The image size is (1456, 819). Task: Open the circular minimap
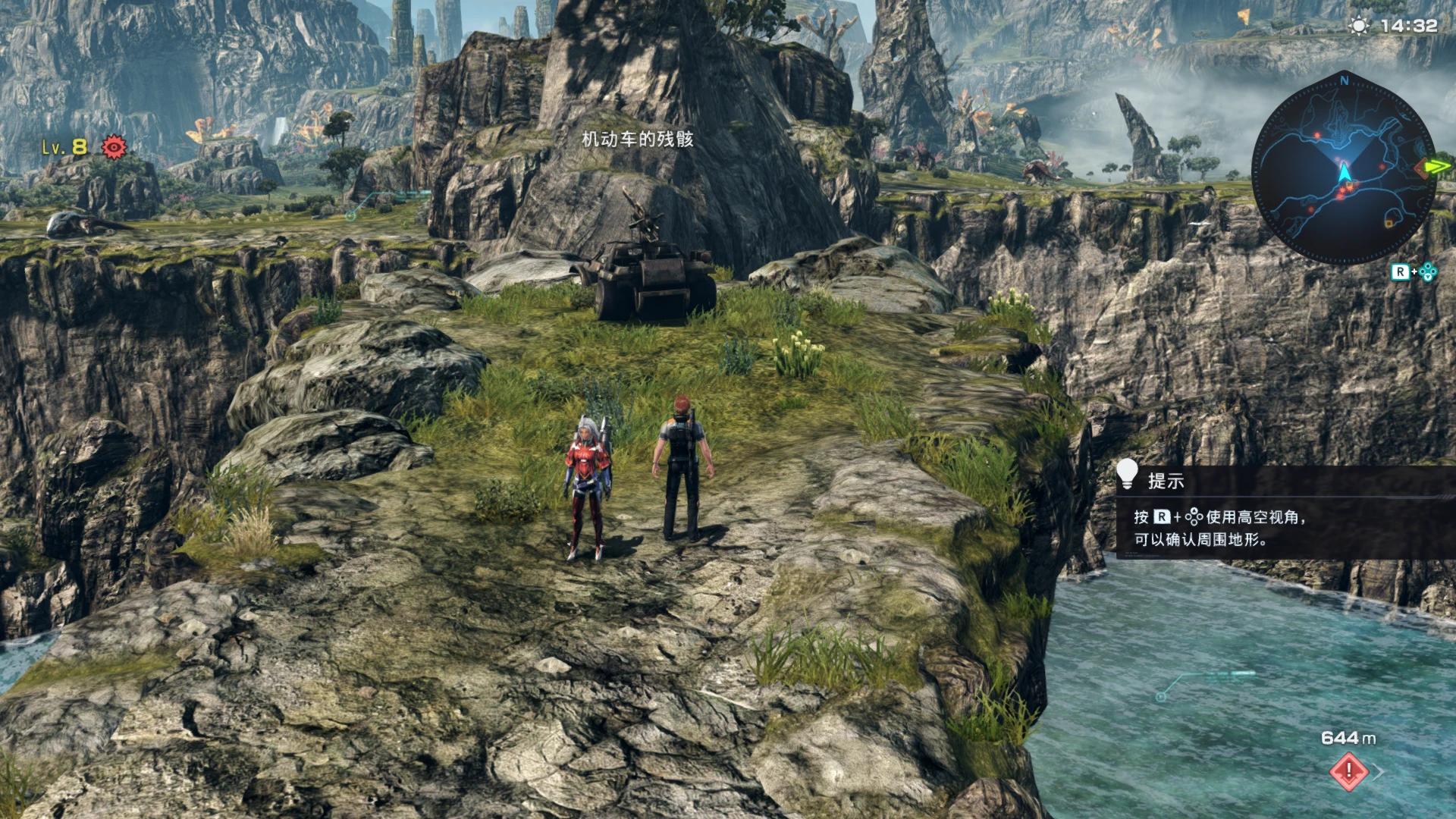tap(1343, 169)
